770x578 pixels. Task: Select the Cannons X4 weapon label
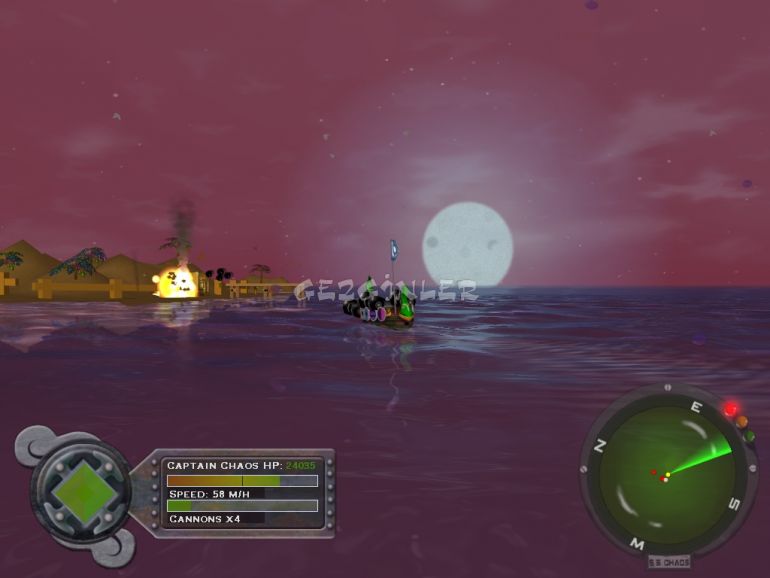tap(205, 519)
